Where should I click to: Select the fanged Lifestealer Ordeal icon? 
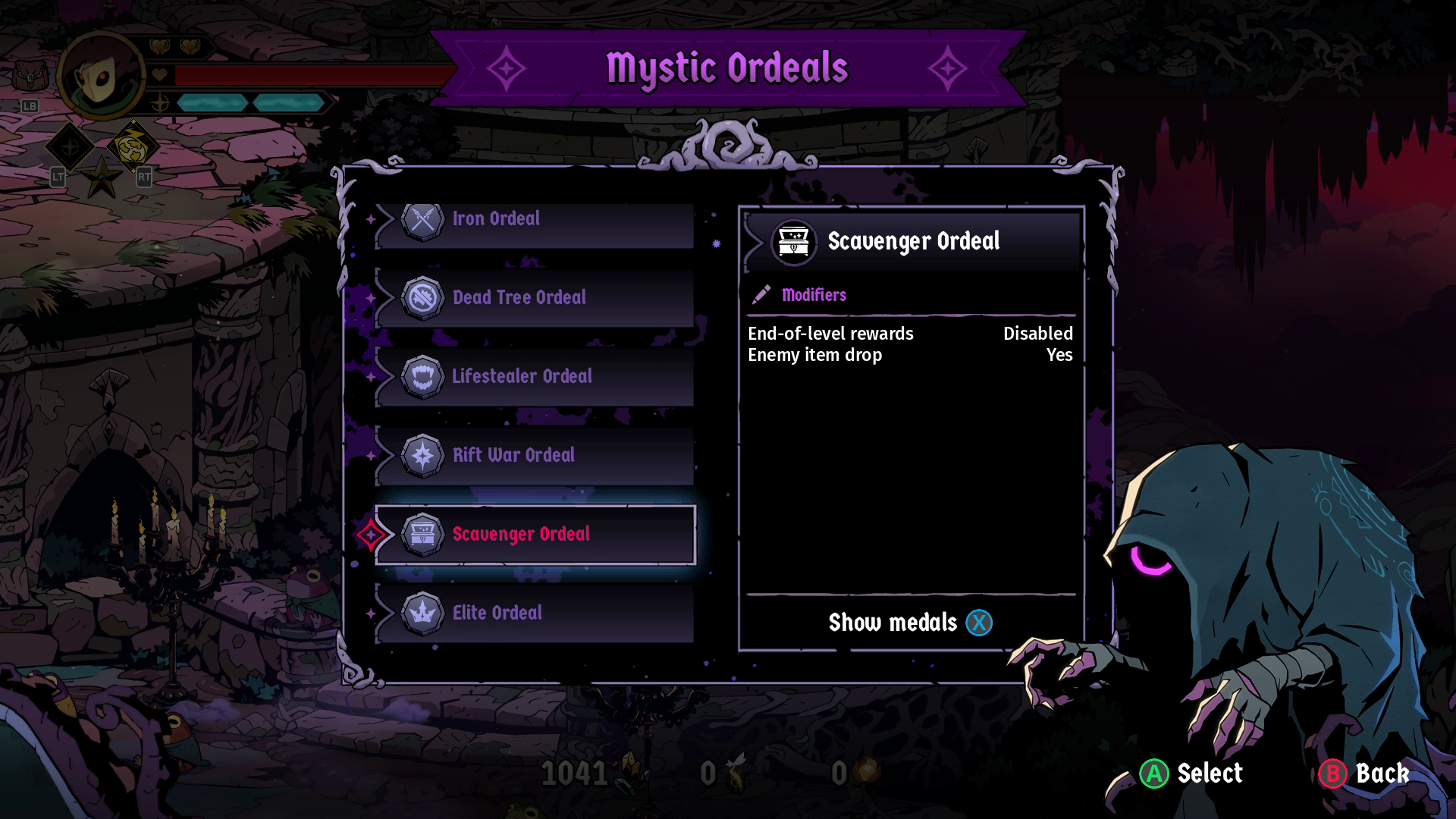click(x=423, y=376)
